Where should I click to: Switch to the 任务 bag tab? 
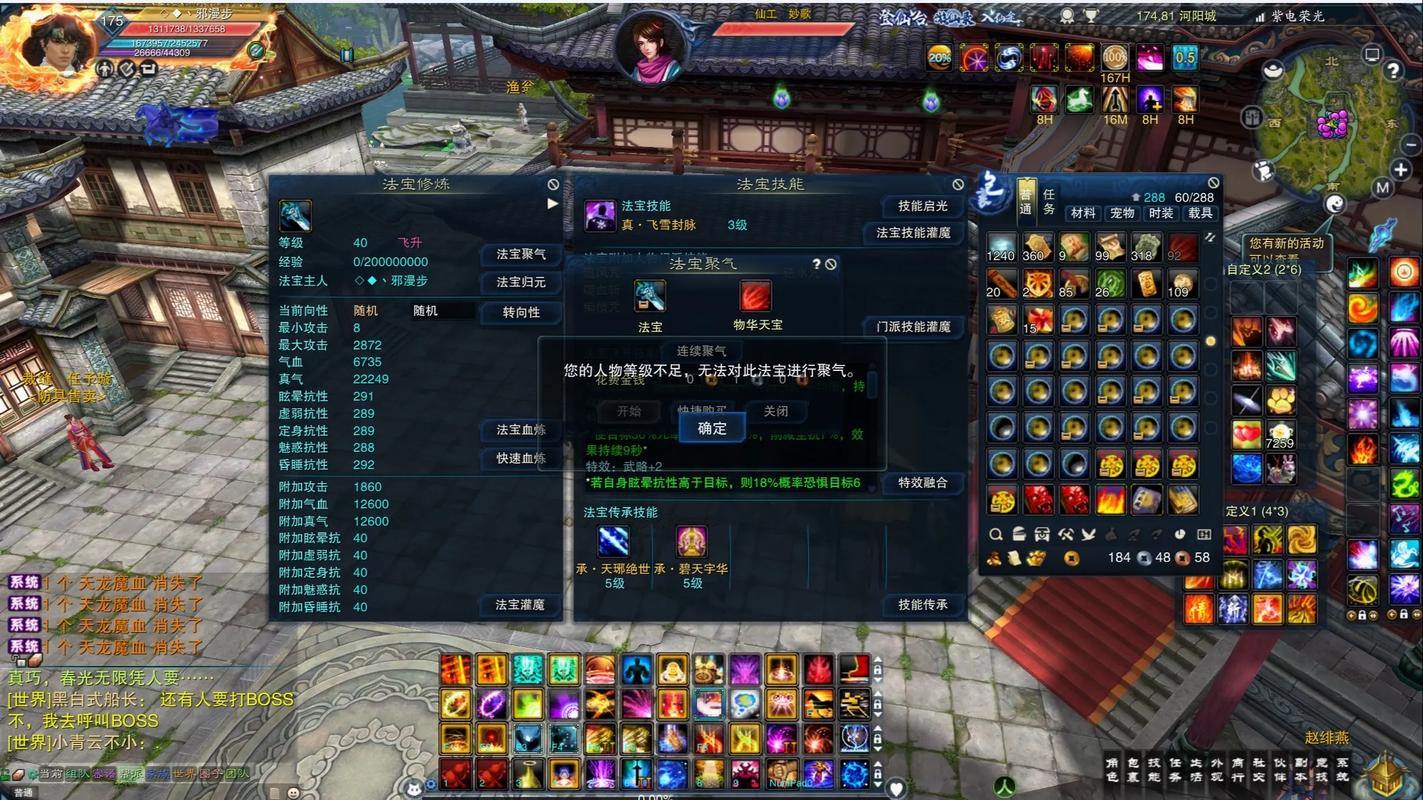pos(1049,202)
